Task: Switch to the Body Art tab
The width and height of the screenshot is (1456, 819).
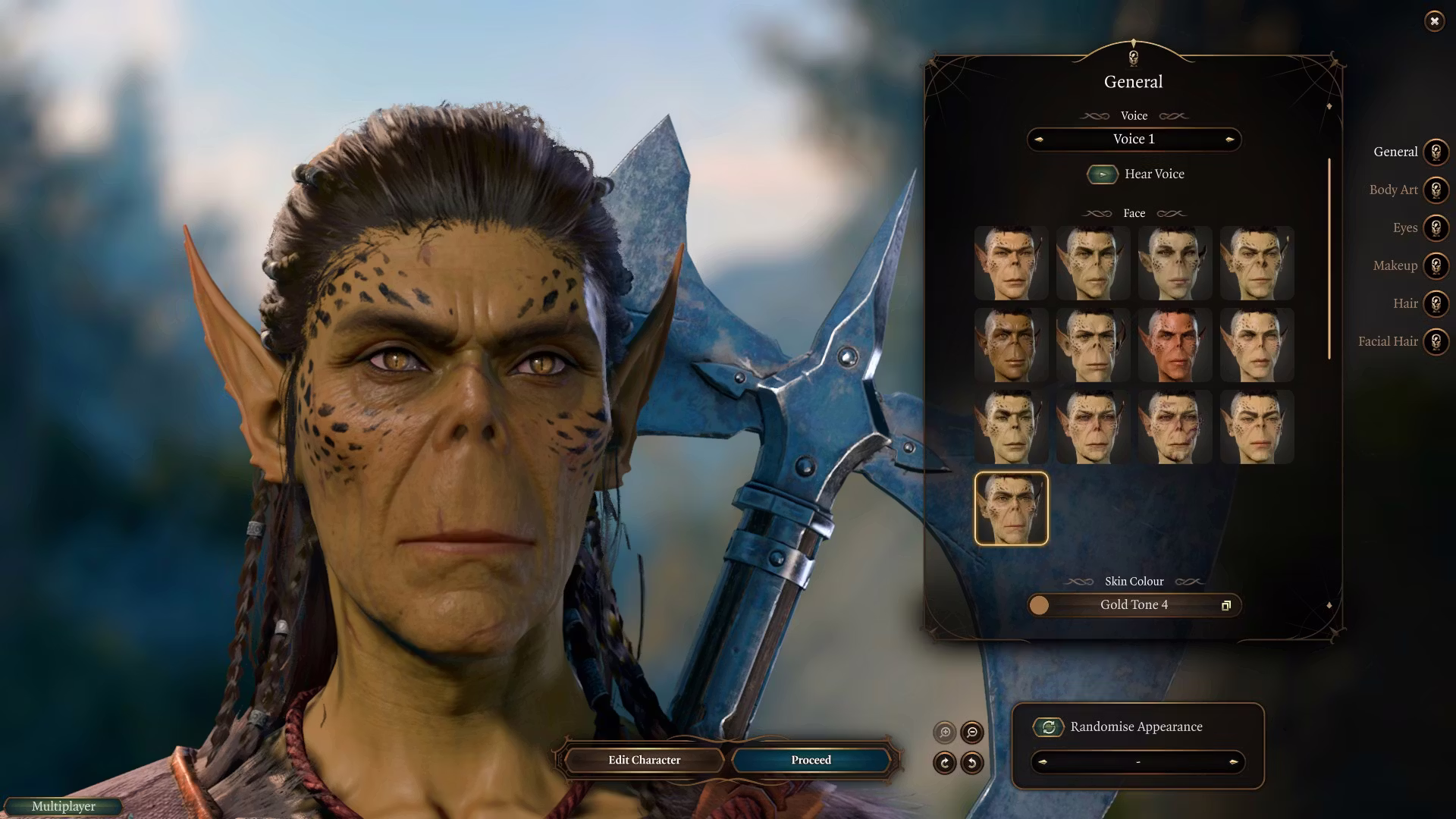Action: [1435, 190]
